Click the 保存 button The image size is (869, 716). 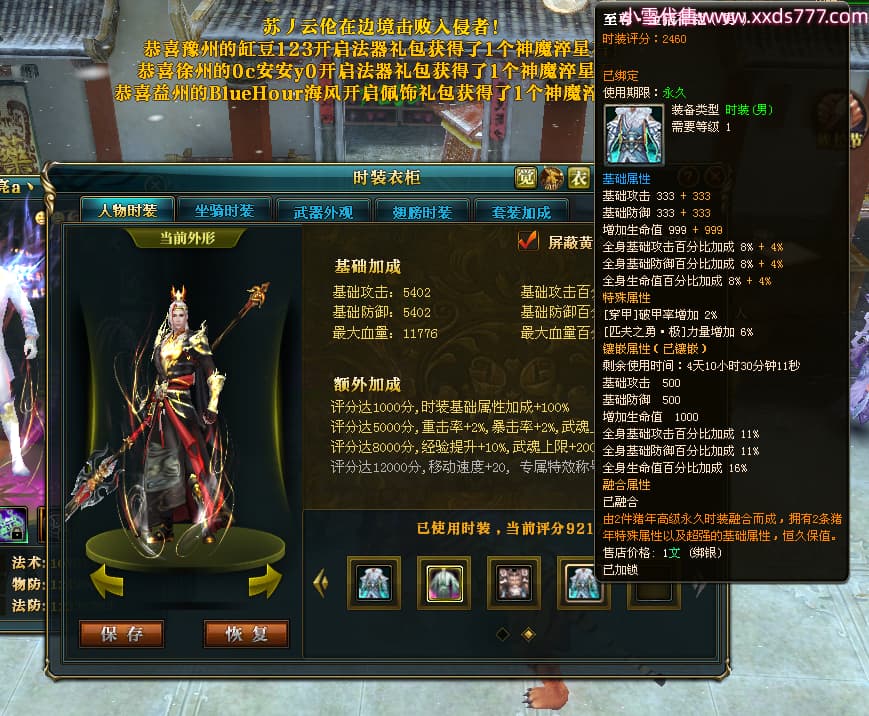tap(121, 634)
